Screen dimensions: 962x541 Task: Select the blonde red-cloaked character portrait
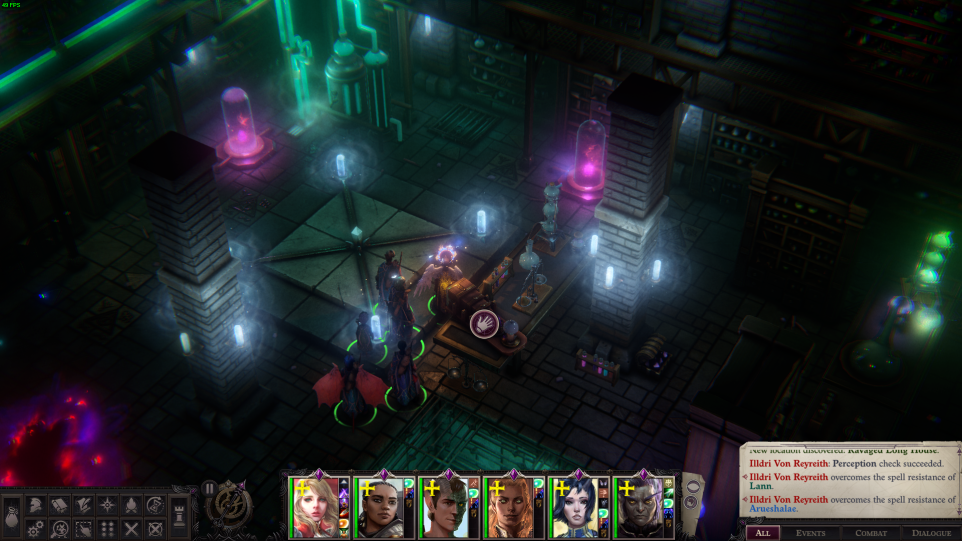314,508
